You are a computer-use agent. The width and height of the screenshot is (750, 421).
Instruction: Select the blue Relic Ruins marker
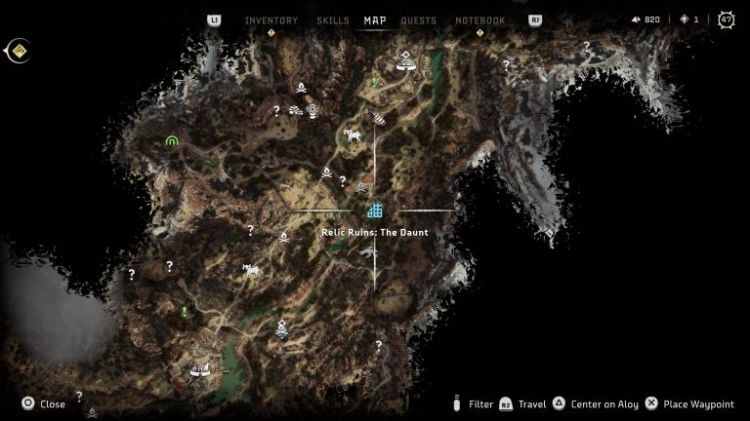375,210
